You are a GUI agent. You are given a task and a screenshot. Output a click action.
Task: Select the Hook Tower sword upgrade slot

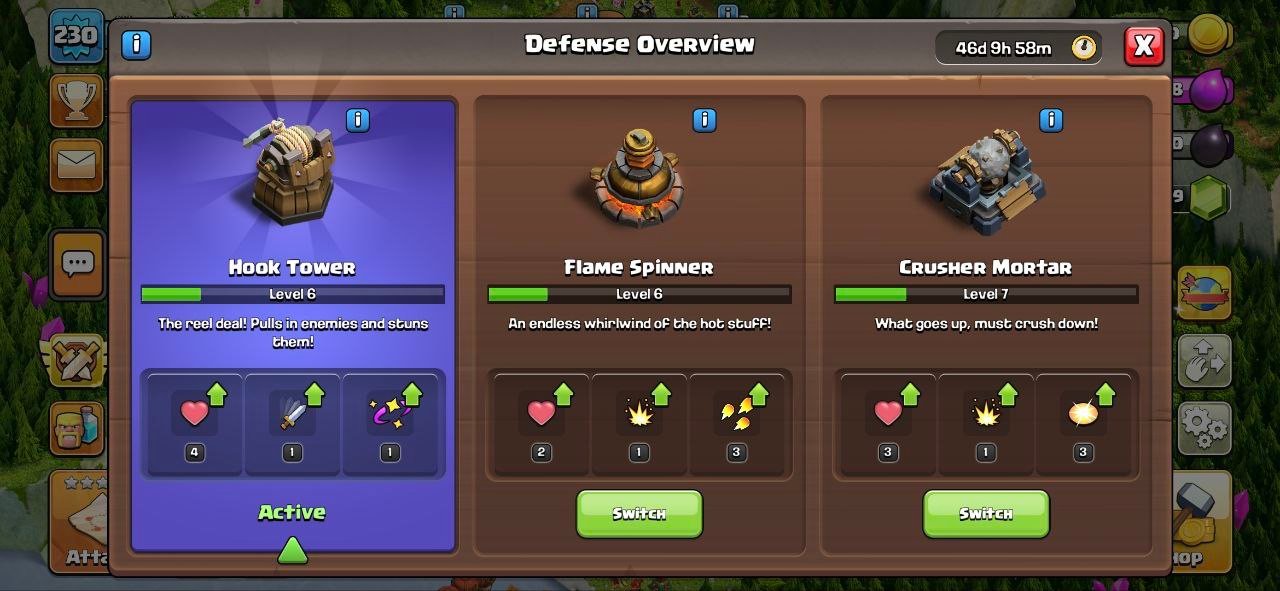point(292,422)
